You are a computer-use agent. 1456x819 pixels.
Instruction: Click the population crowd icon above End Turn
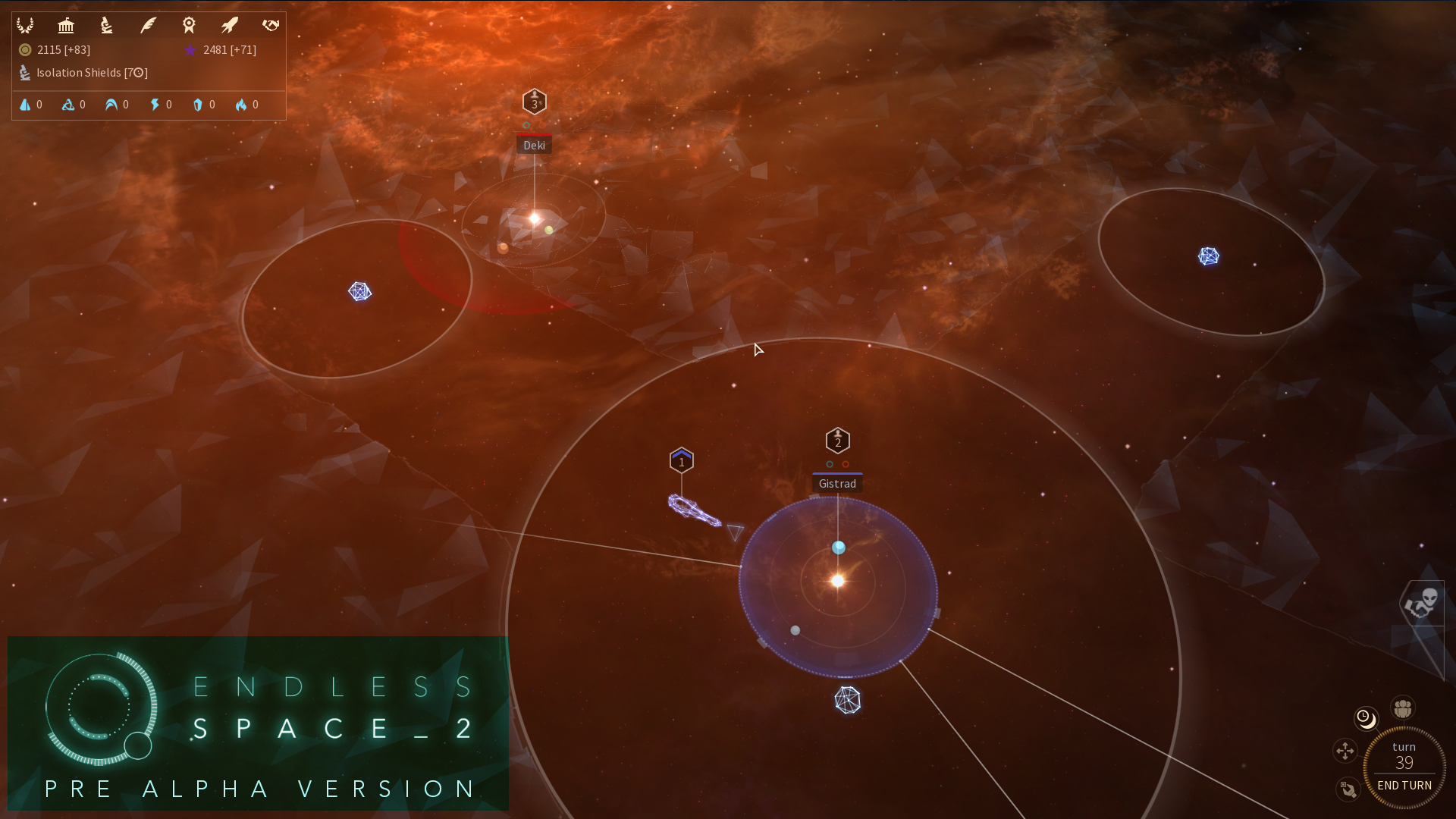point(1402,708)
